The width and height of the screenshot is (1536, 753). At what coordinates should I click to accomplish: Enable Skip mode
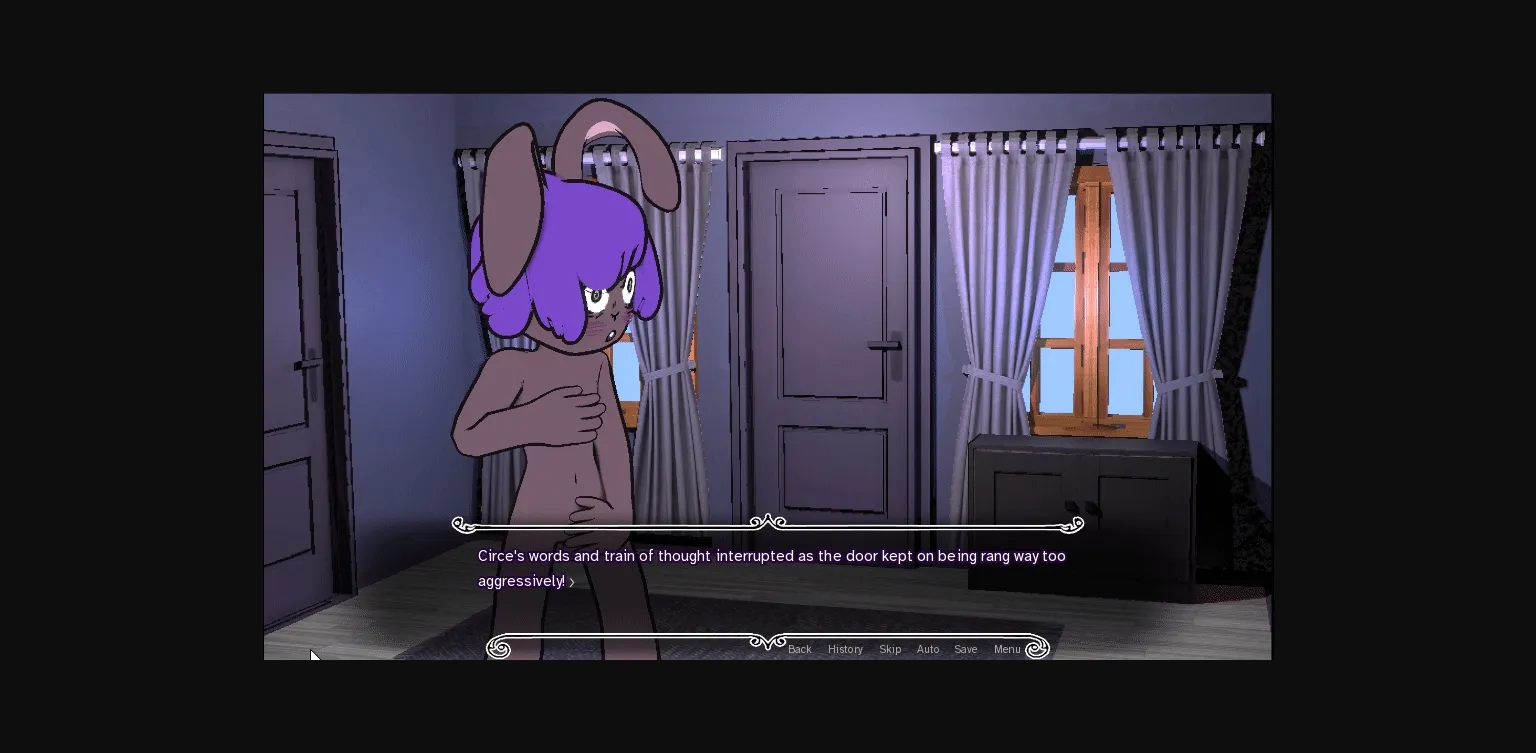pyautogui.click(x=890, y=649)
